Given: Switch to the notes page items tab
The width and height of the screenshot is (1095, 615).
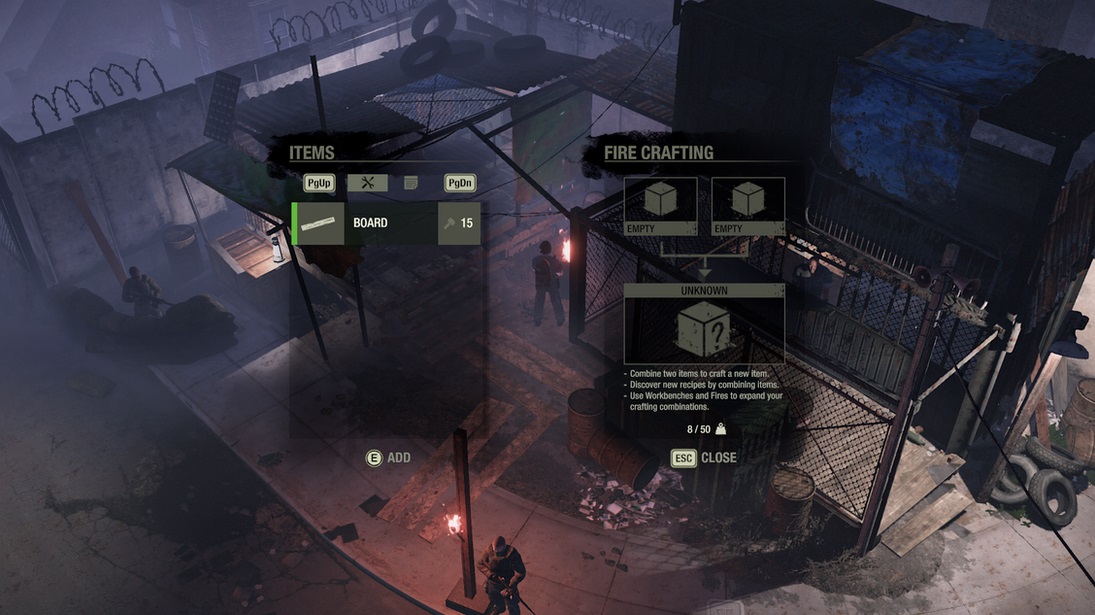Looking at the screenshot, I should coord(411,183).
